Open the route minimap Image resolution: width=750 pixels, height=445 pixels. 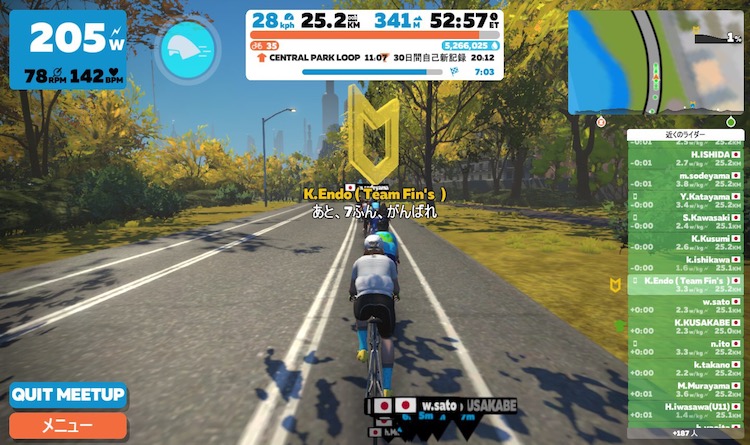pyautogui.click(x=657, y=62)
